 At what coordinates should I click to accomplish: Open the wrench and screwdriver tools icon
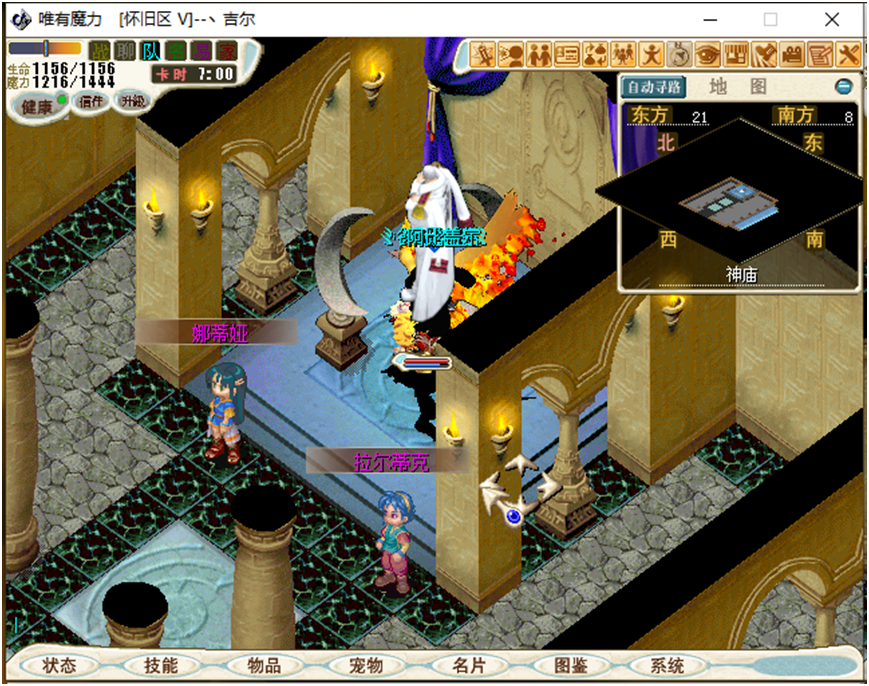click(848, 54)
